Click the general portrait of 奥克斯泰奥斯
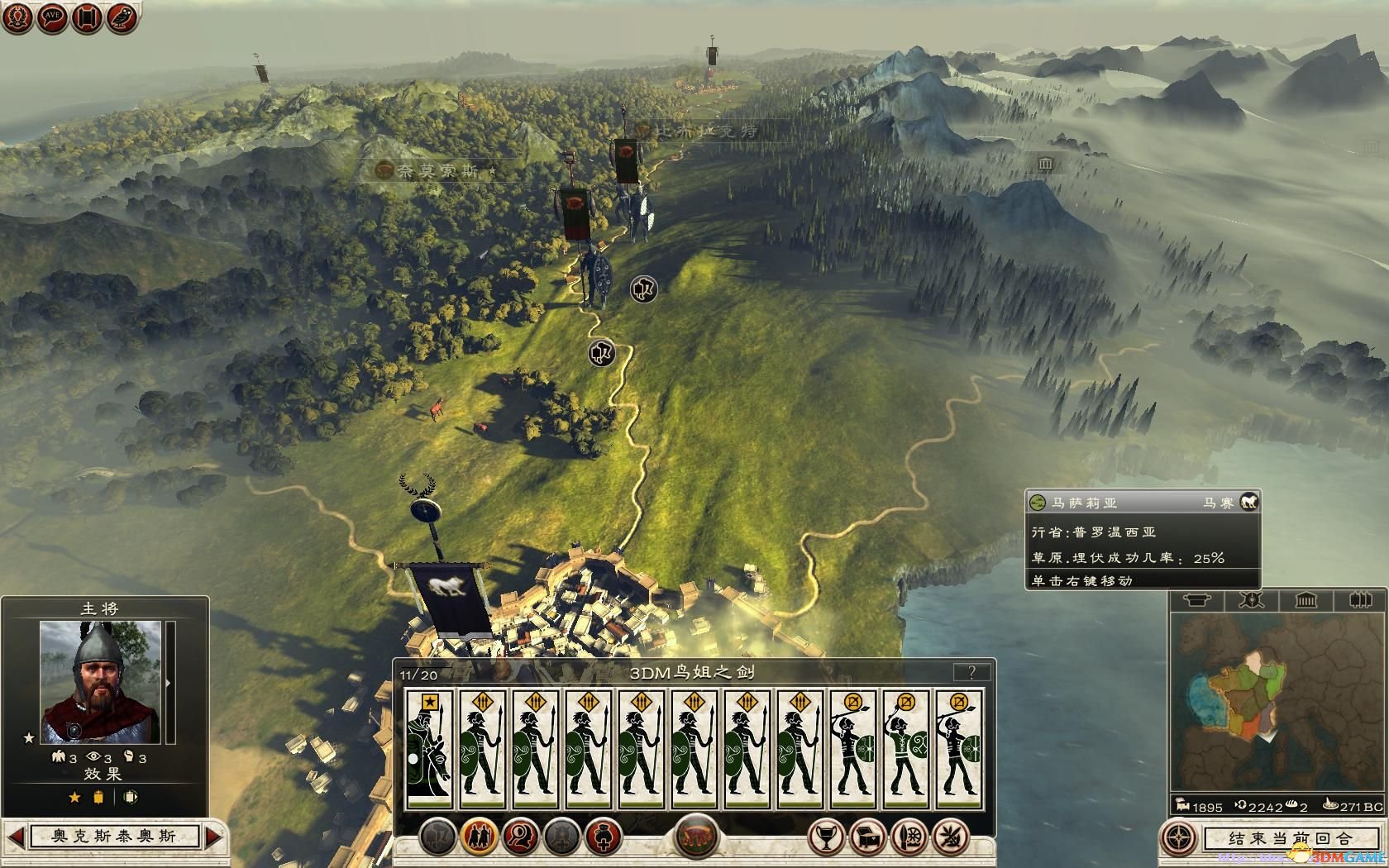 tap(101, 683)
